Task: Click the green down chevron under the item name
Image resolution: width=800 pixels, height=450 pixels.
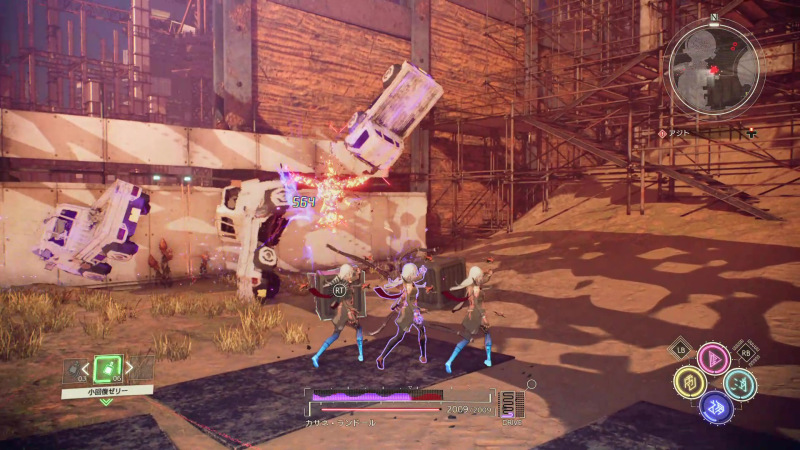Action: pos(106,402)
